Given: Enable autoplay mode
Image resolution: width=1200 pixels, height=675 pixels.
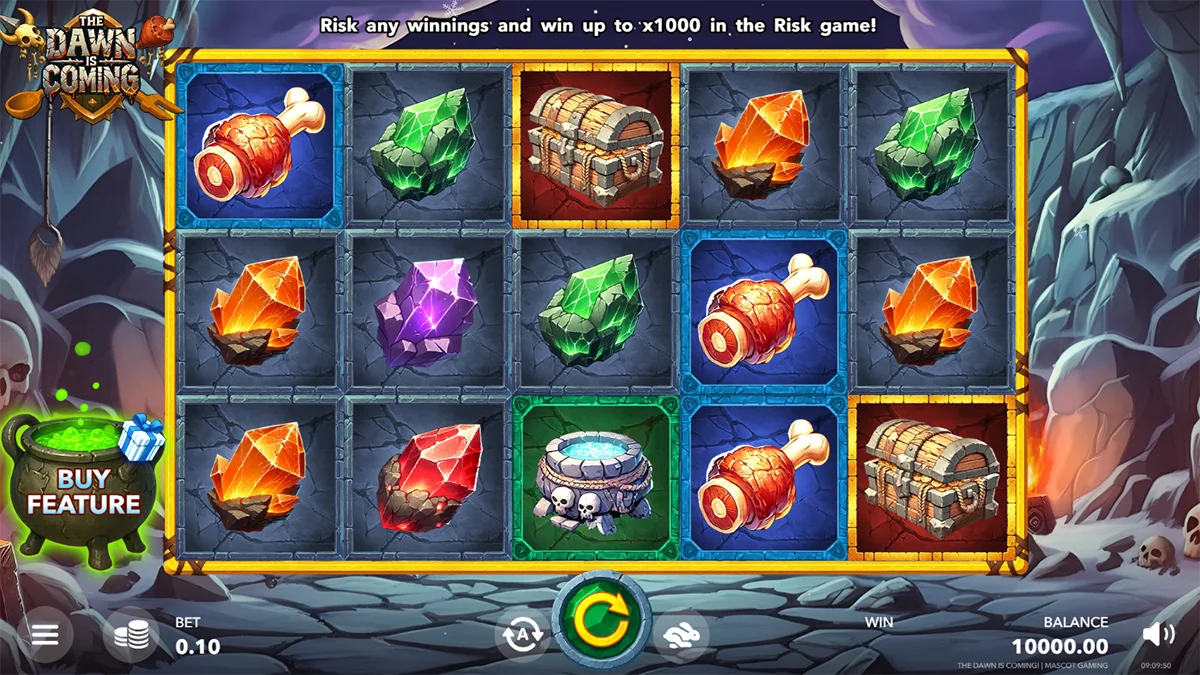Looking at the screenshot, I should (x=521, y=635).
